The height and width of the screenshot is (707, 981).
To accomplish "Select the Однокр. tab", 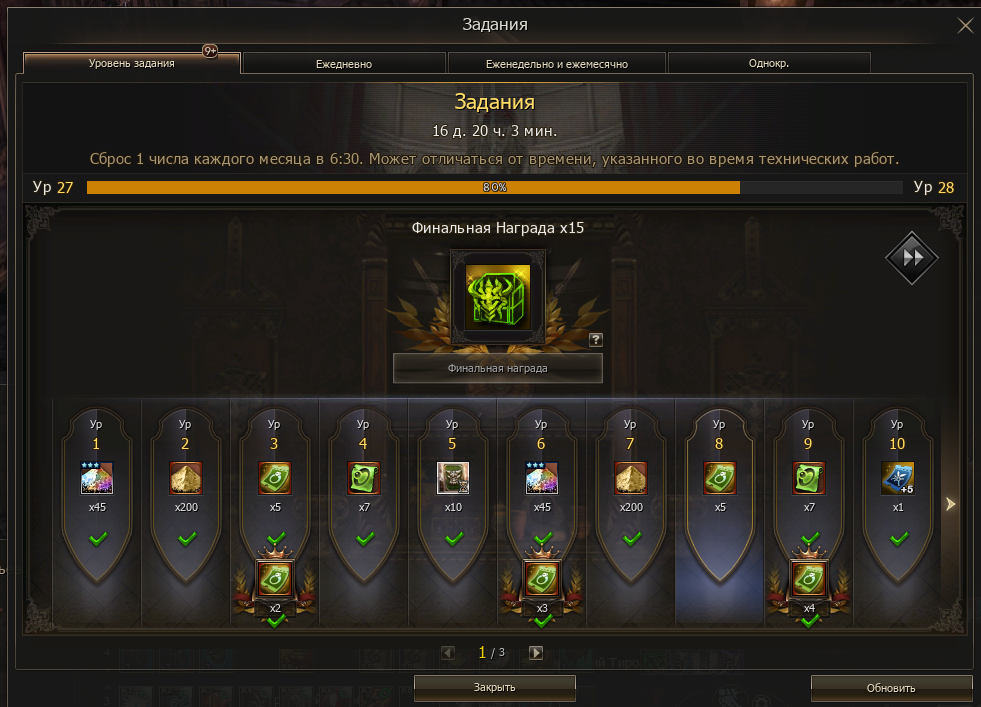I will pos(769,63).
